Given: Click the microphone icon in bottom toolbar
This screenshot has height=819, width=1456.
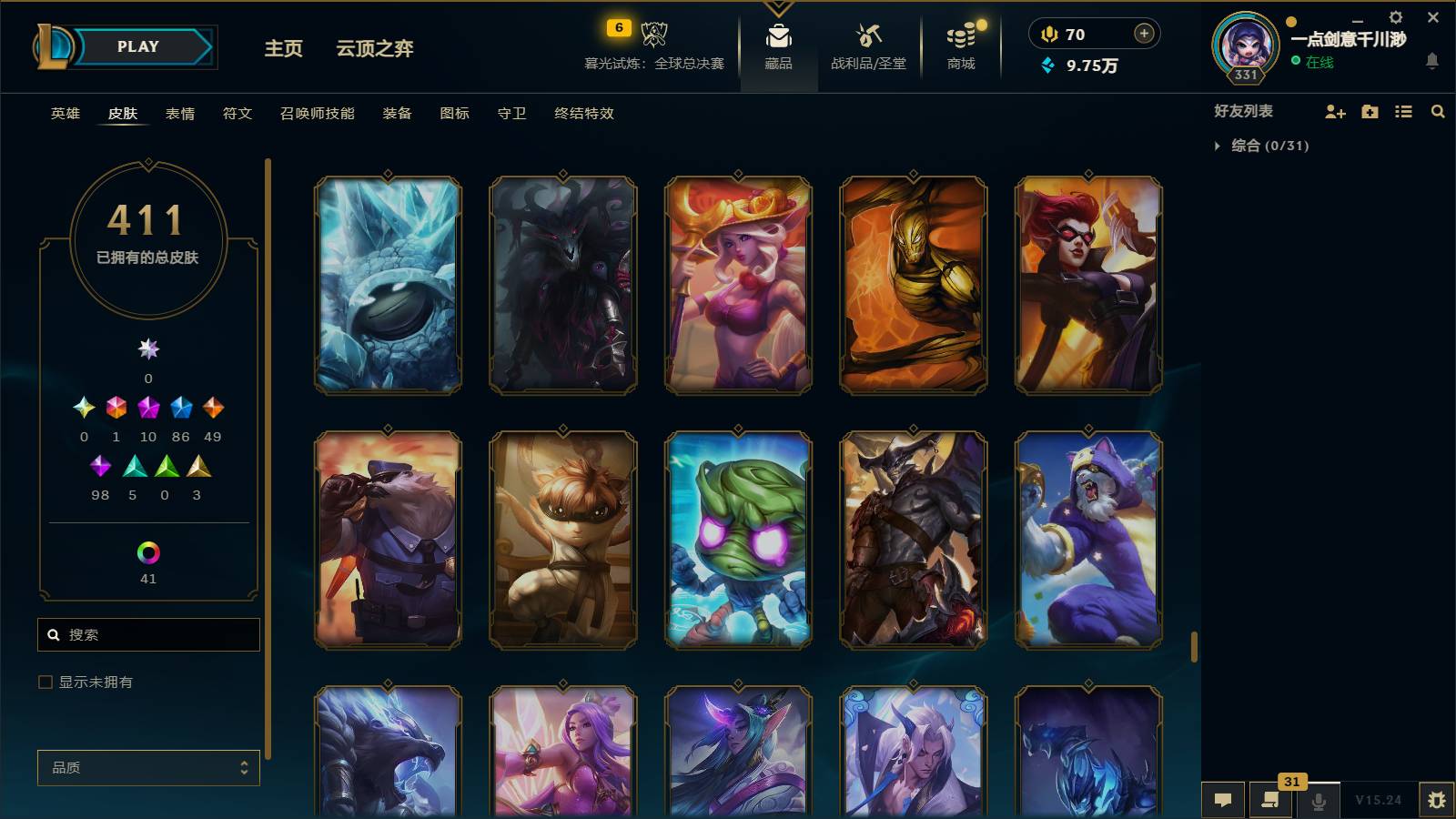Looking at the screenshot, I should click(1318, 800).
